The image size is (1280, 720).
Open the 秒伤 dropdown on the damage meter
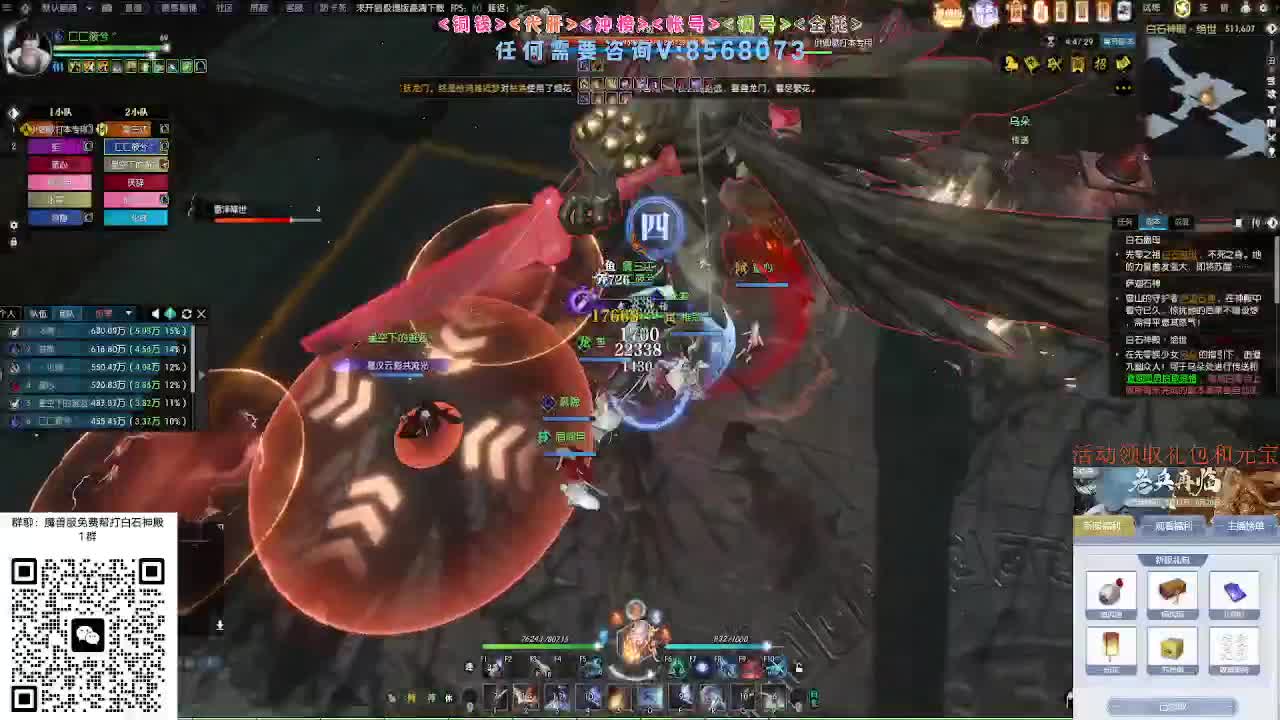(128, 314)
